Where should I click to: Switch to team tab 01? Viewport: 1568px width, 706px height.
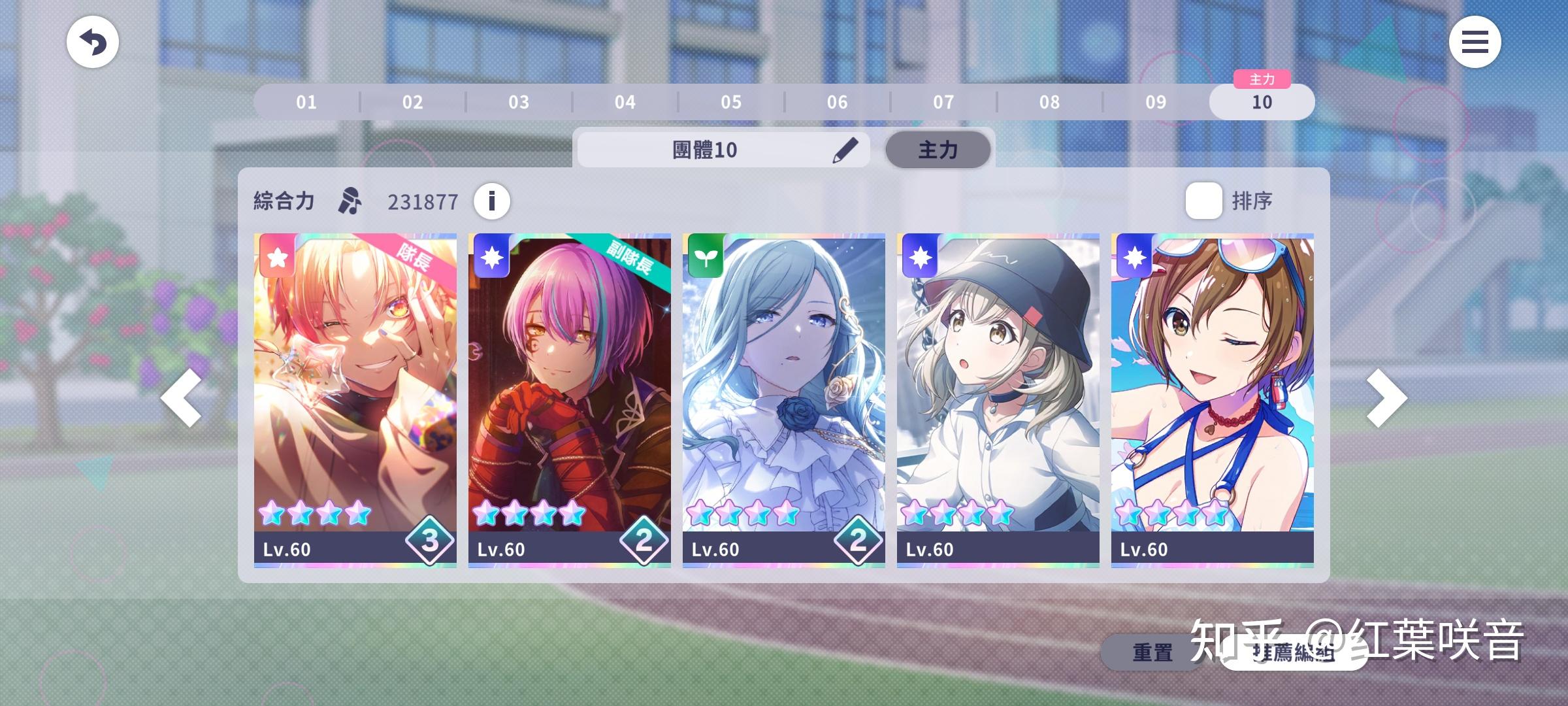[x=306, y=102]
